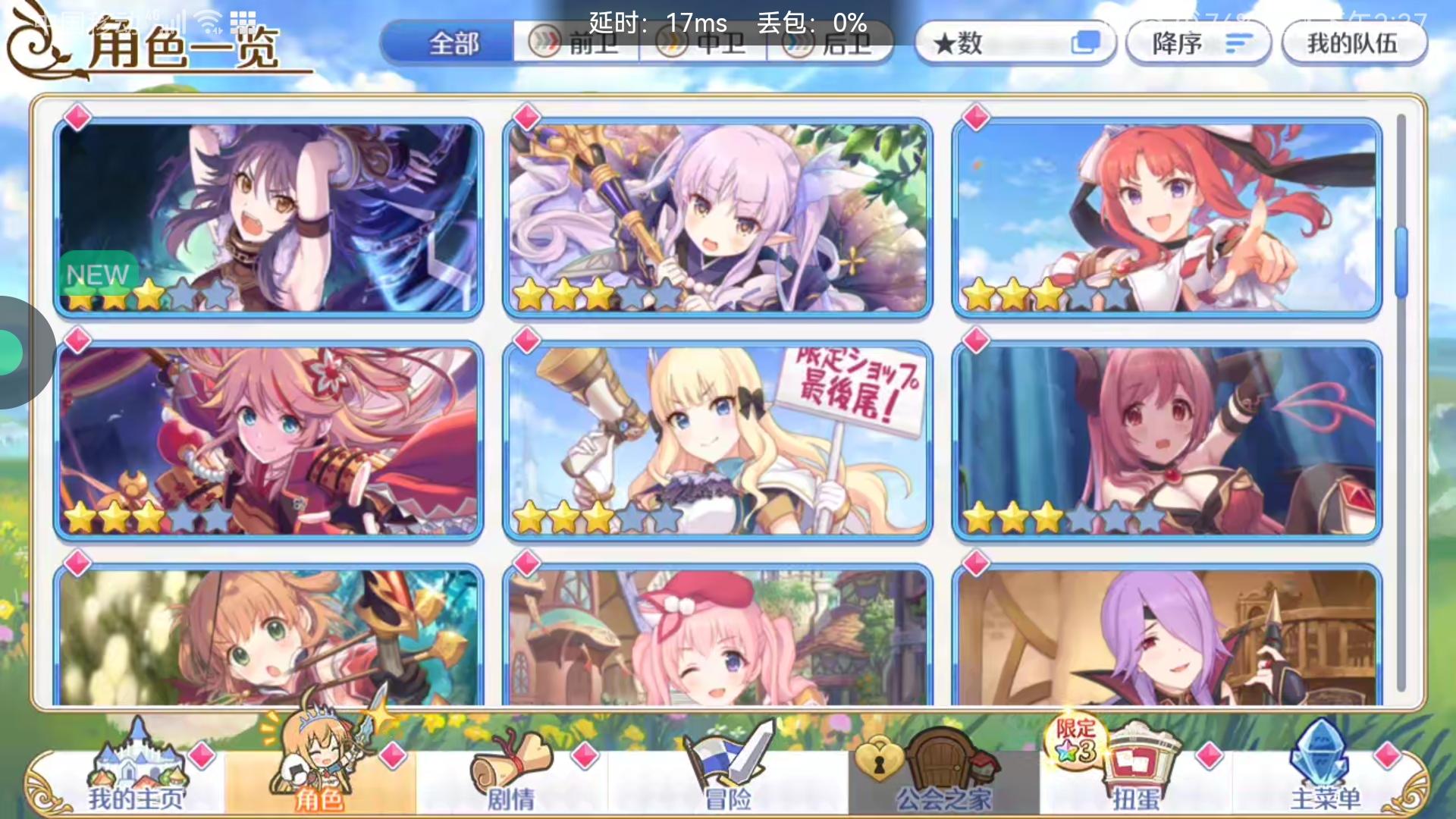This screenshot has width=1456, height=819.
Task: Open the ★数 sort criteria dropdown
Action: tap(993, 43)
